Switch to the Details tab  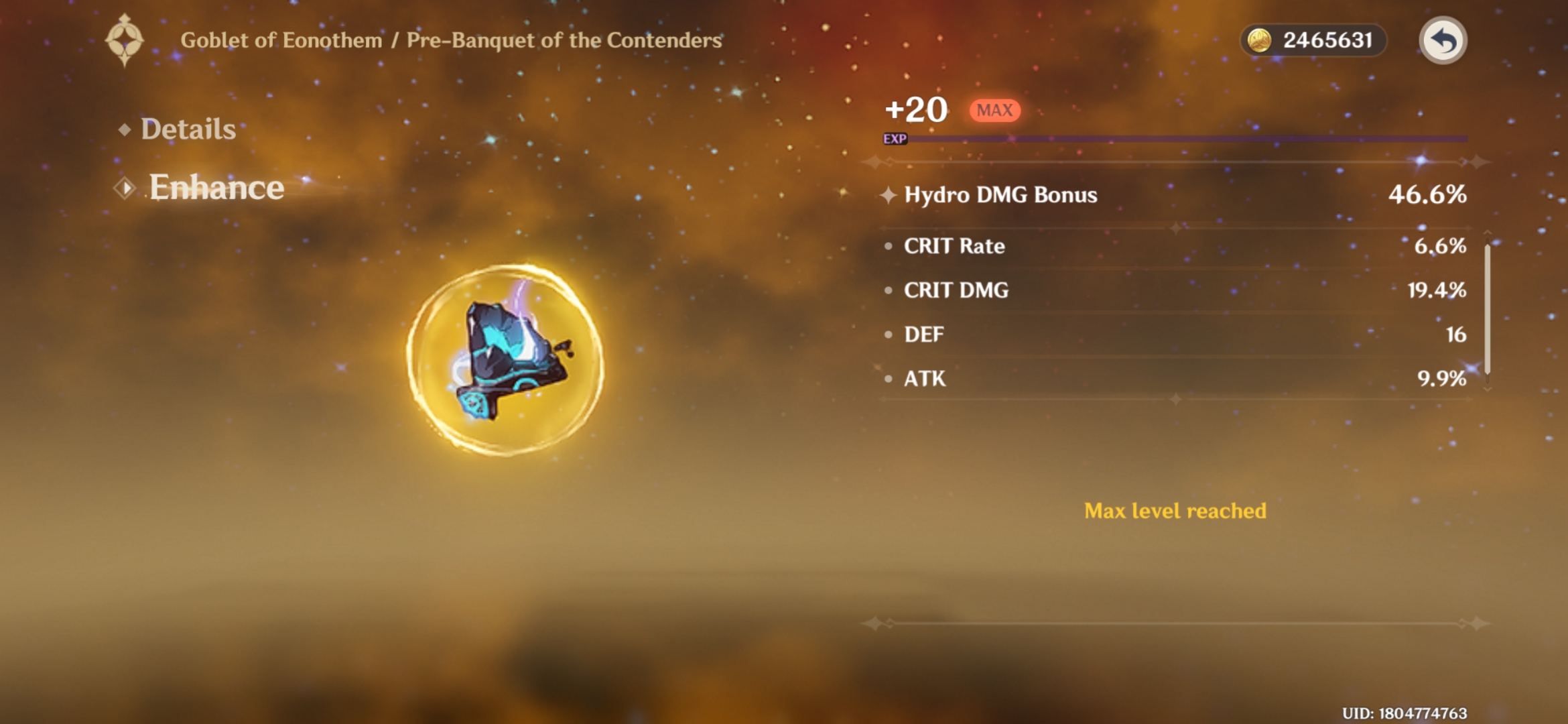coord(188,129)
